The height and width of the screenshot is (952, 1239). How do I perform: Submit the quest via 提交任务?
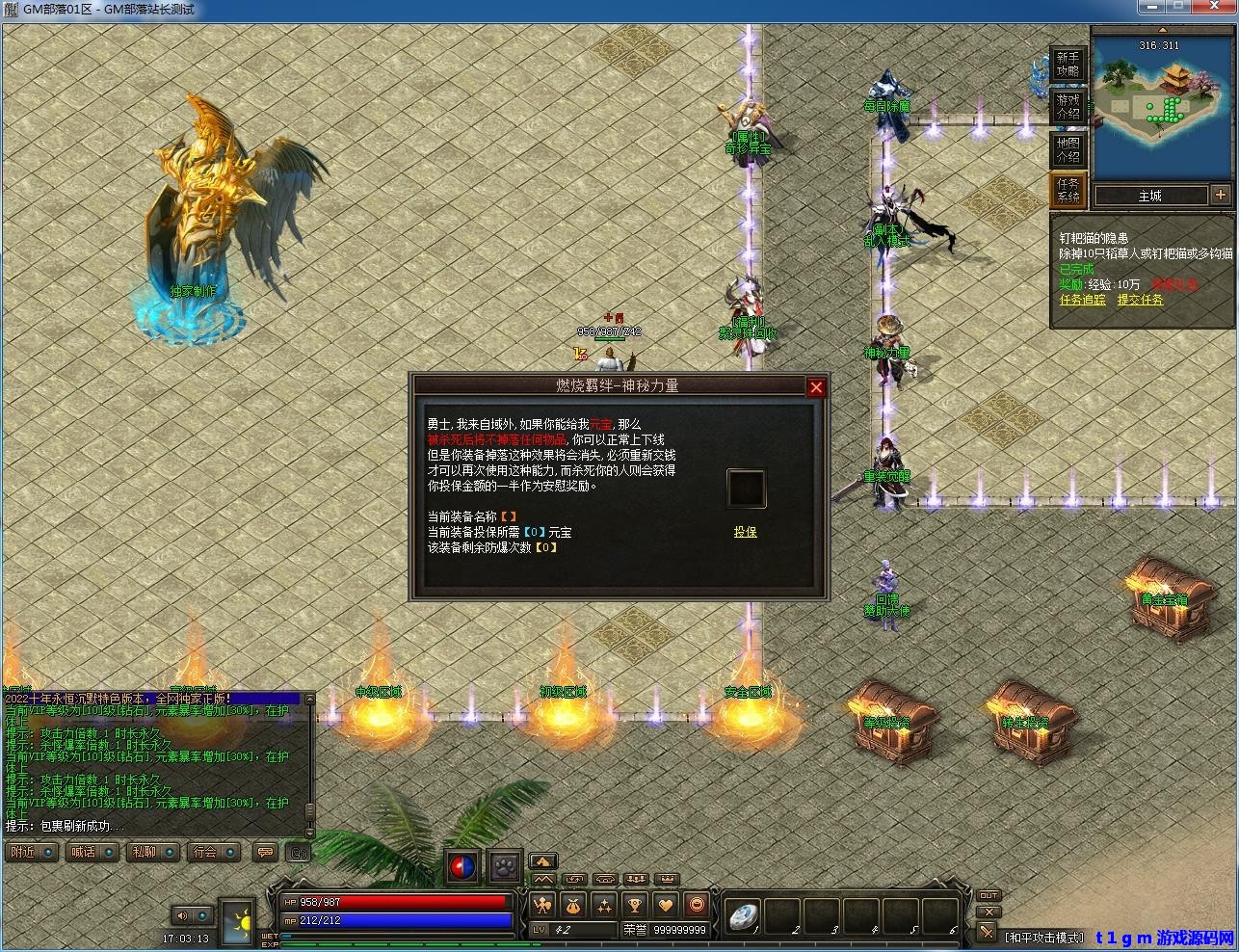tap(1140, 300)
